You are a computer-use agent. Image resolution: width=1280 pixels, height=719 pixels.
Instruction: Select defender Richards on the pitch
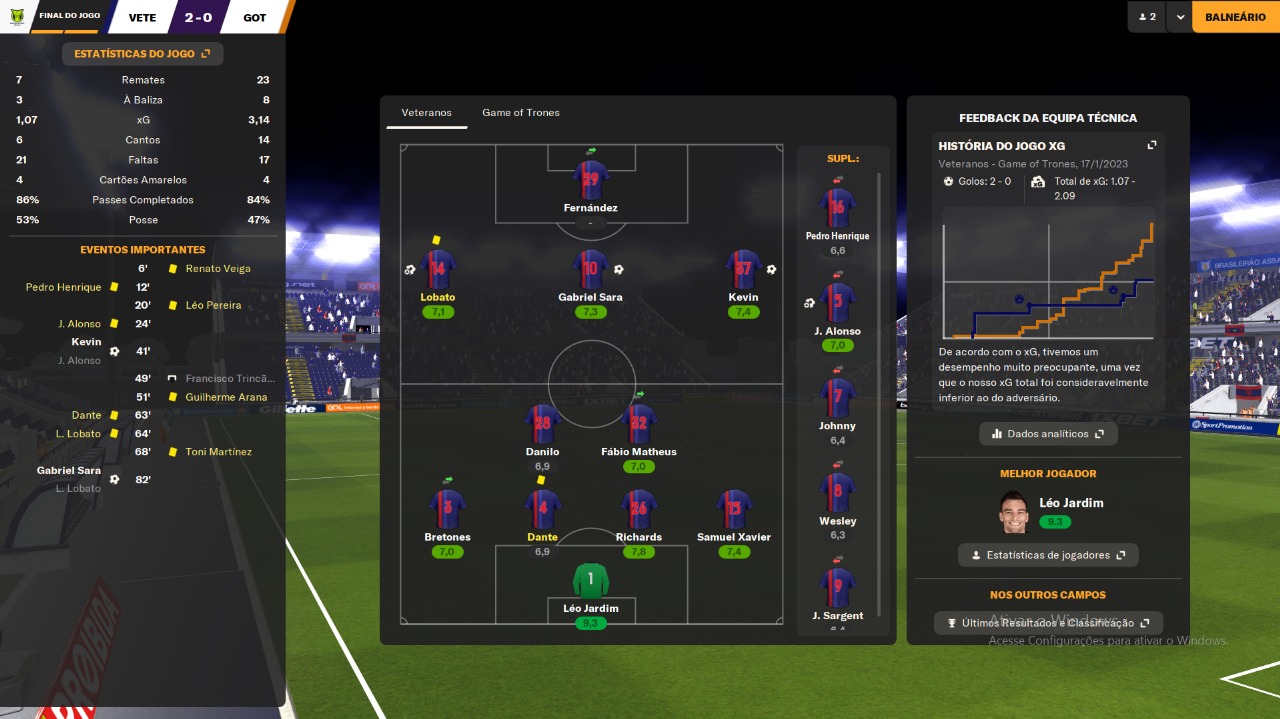pyautogui.click(x=639, y=510)
